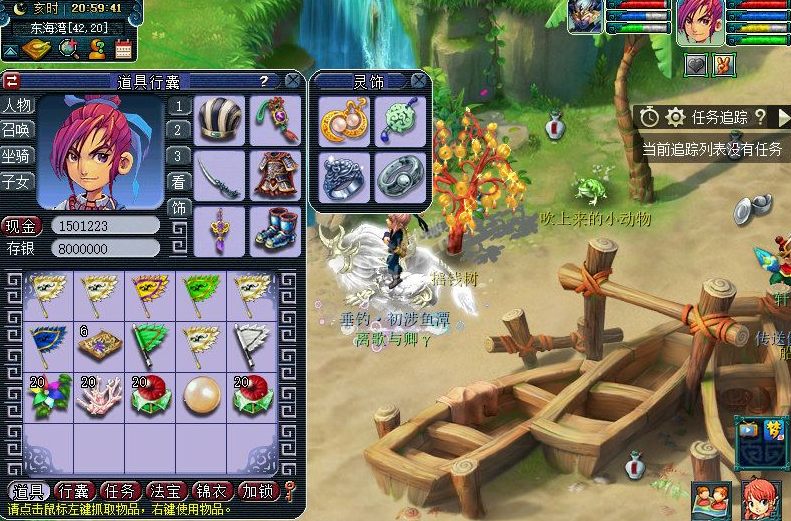This screenshot has width=791, height=521.
Task: Select the pink coral item stack
Action: (x=98, y=396)
